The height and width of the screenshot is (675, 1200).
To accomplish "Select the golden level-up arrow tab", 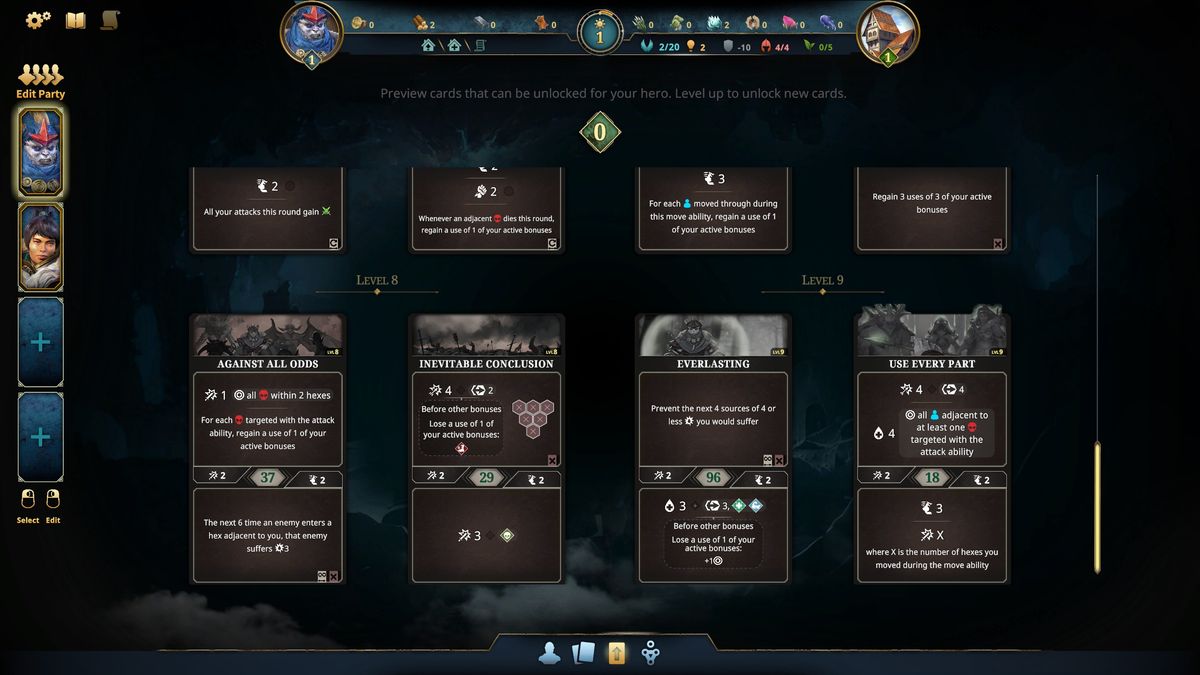I will pos(617,654).
